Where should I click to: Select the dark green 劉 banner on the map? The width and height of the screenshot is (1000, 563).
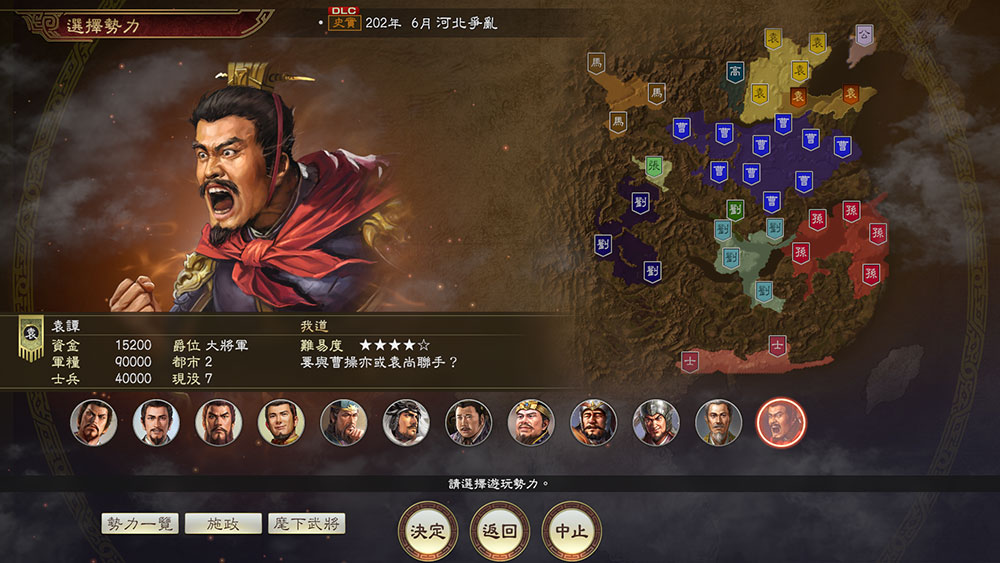[735, 210]
